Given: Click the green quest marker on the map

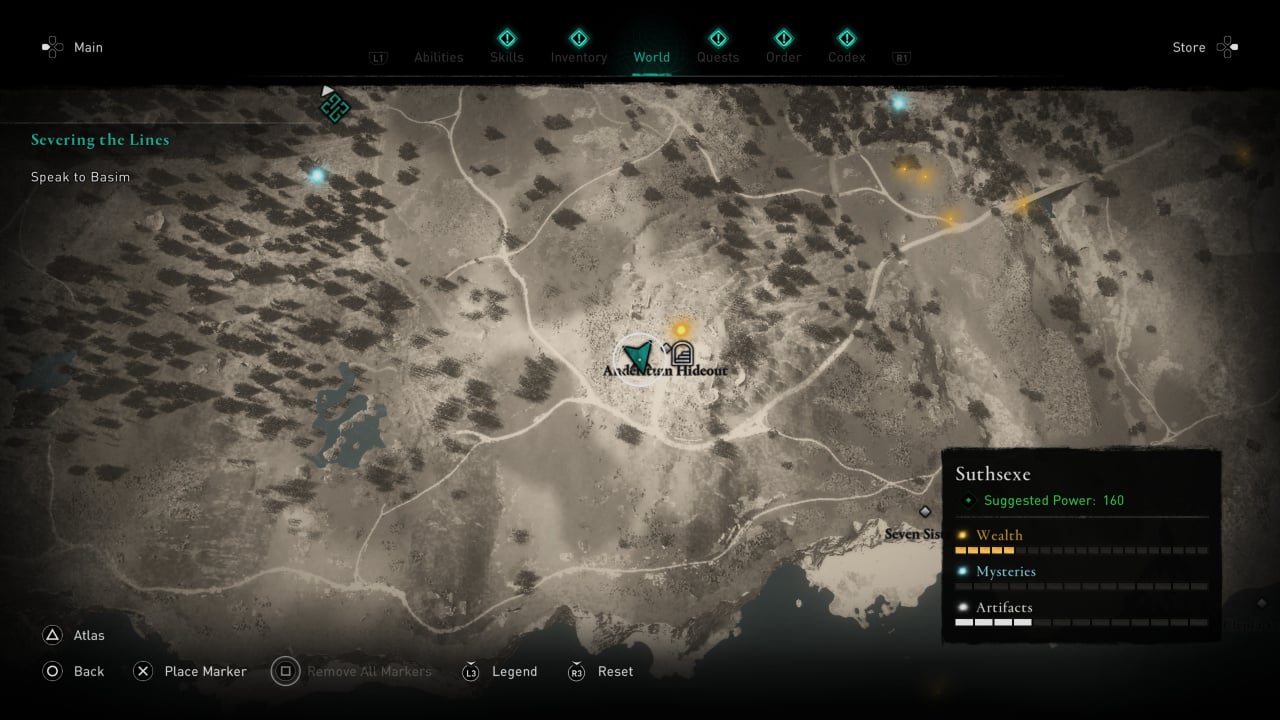Looking at the screenshot, I should tap(334, 107).
